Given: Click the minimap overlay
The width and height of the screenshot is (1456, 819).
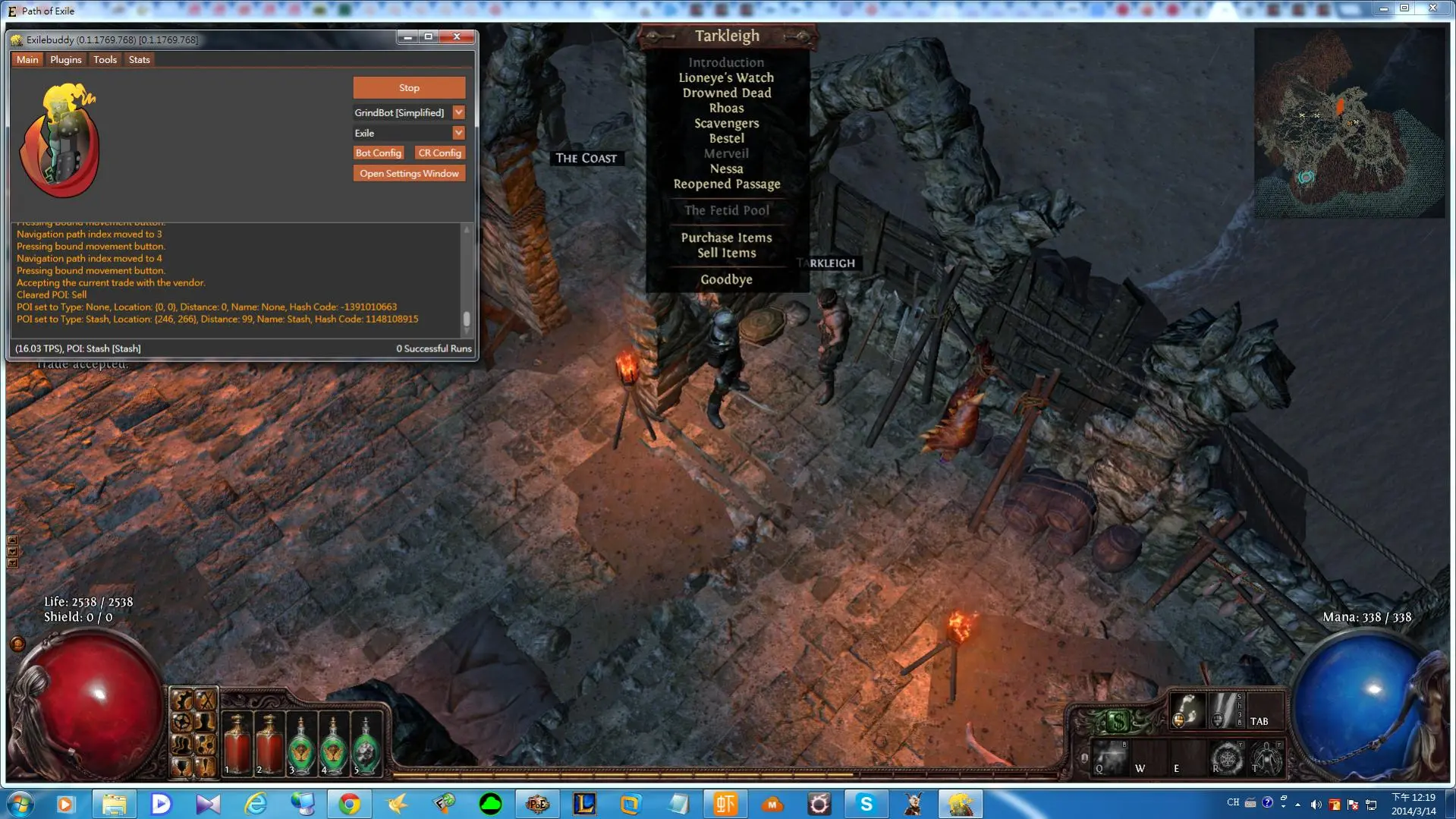Looking at the screenshot, I should pyautogui.click(x=1349, y=123).
